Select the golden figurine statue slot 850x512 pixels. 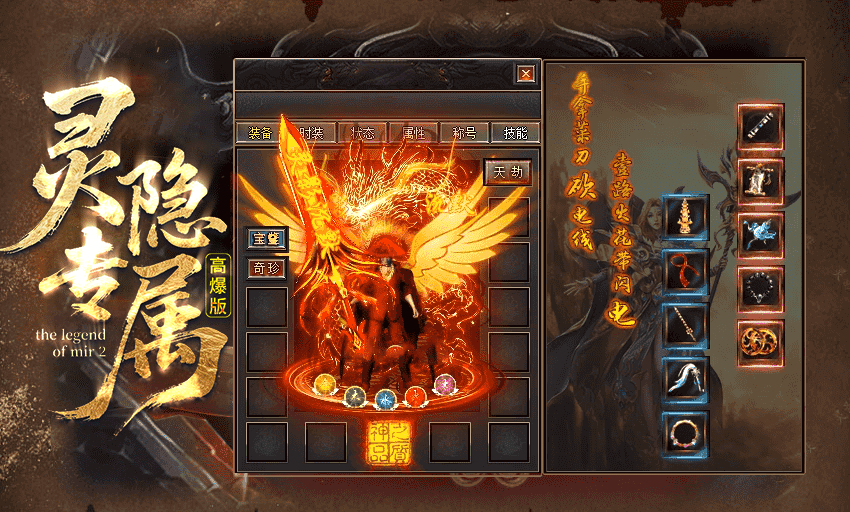pyautogui.click(x=761, y=181)
